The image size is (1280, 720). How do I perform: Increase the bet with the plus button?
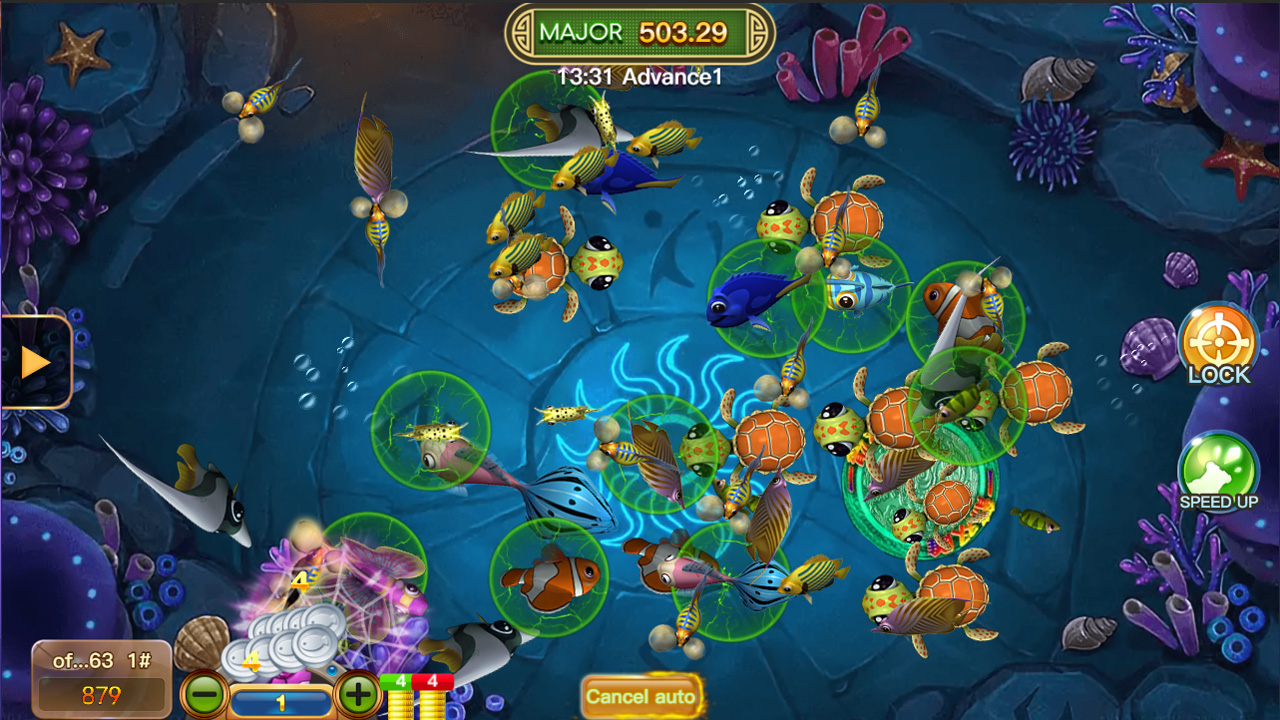(x=357, y=692)
